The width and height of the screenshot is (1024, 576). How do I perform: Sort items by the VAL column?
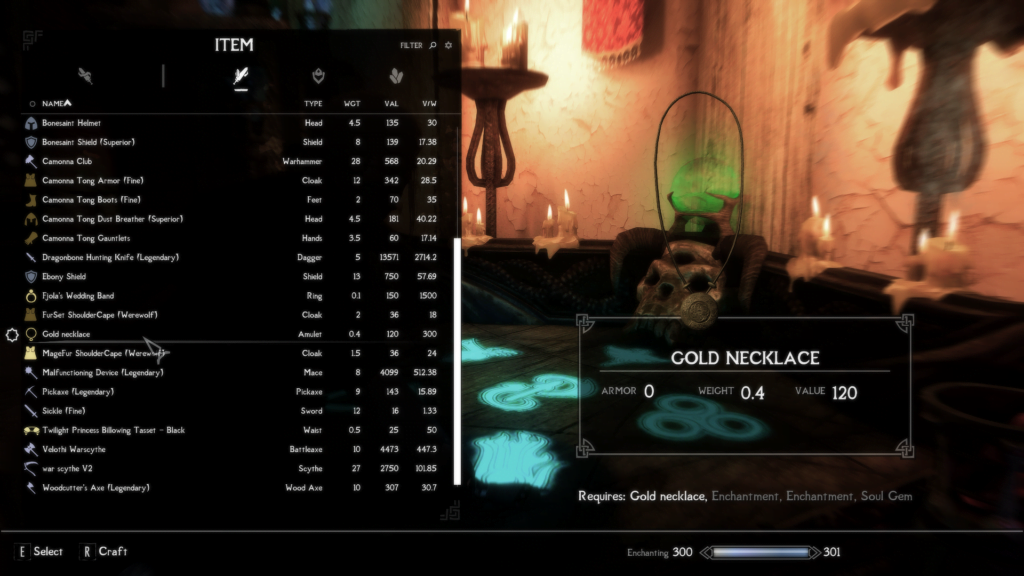pos(391,103)
